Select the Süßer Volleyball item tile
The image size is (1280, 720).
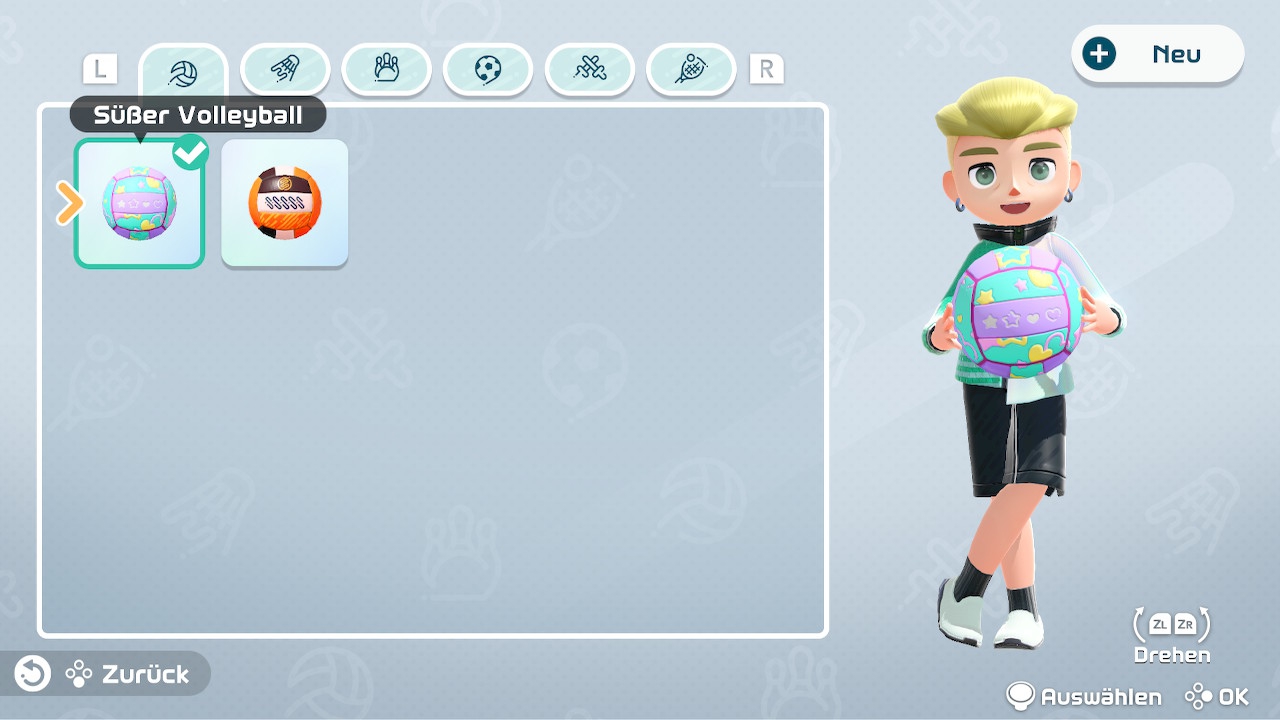coord(139,203)
